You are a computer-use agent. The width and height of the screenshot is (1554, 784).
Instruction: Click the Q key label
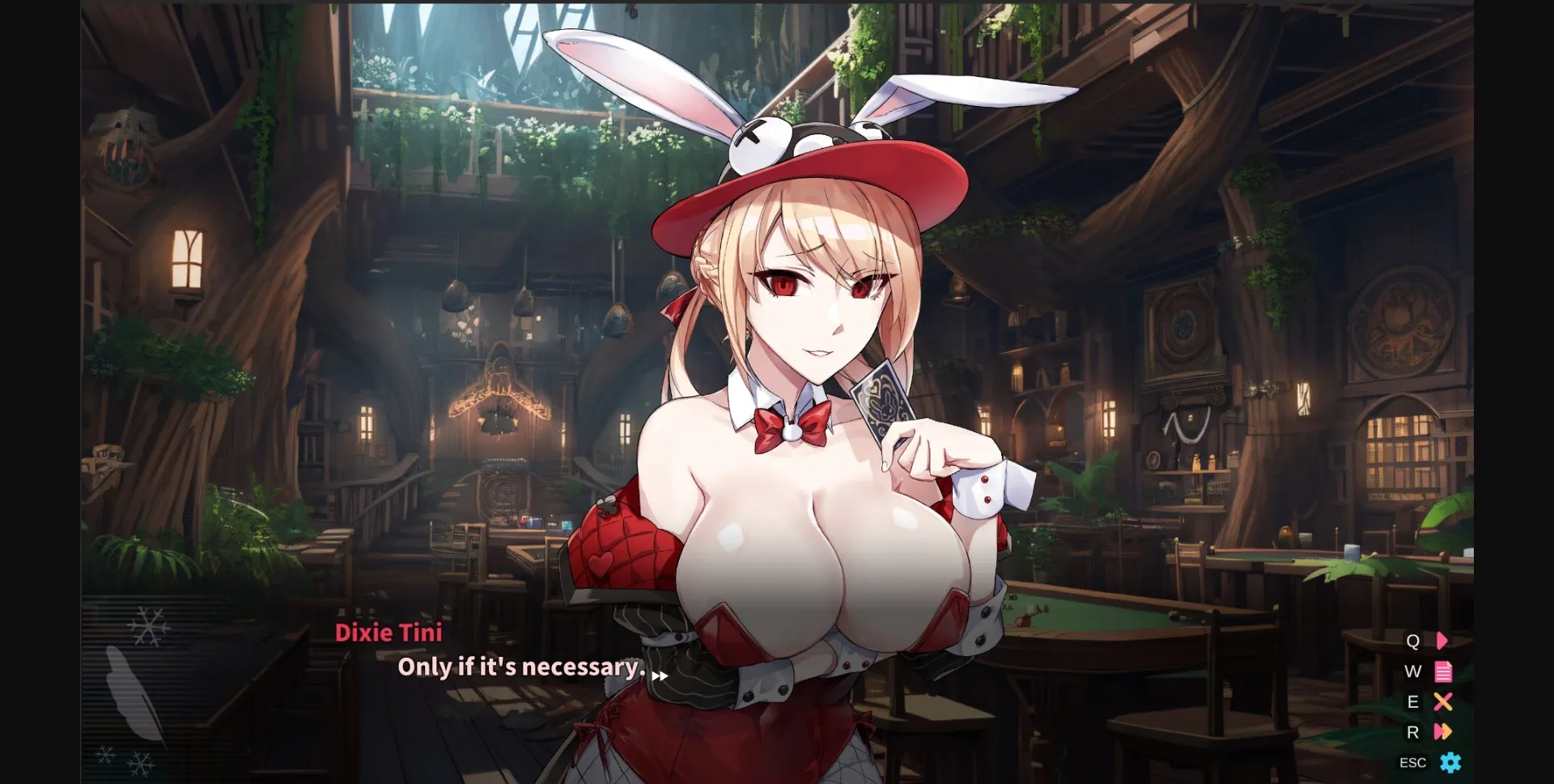pos(1412,641)
